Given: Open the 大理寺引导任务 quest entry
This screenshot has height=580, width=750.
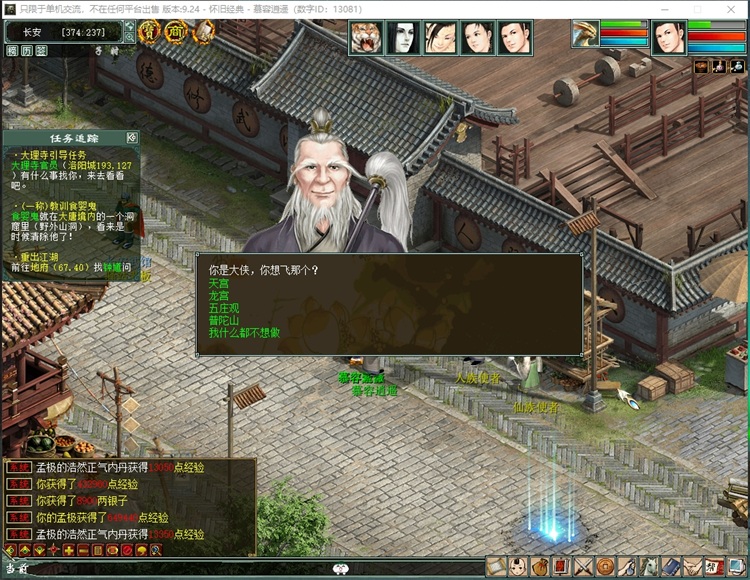Looking at the screenshot, I should (50, 155).
